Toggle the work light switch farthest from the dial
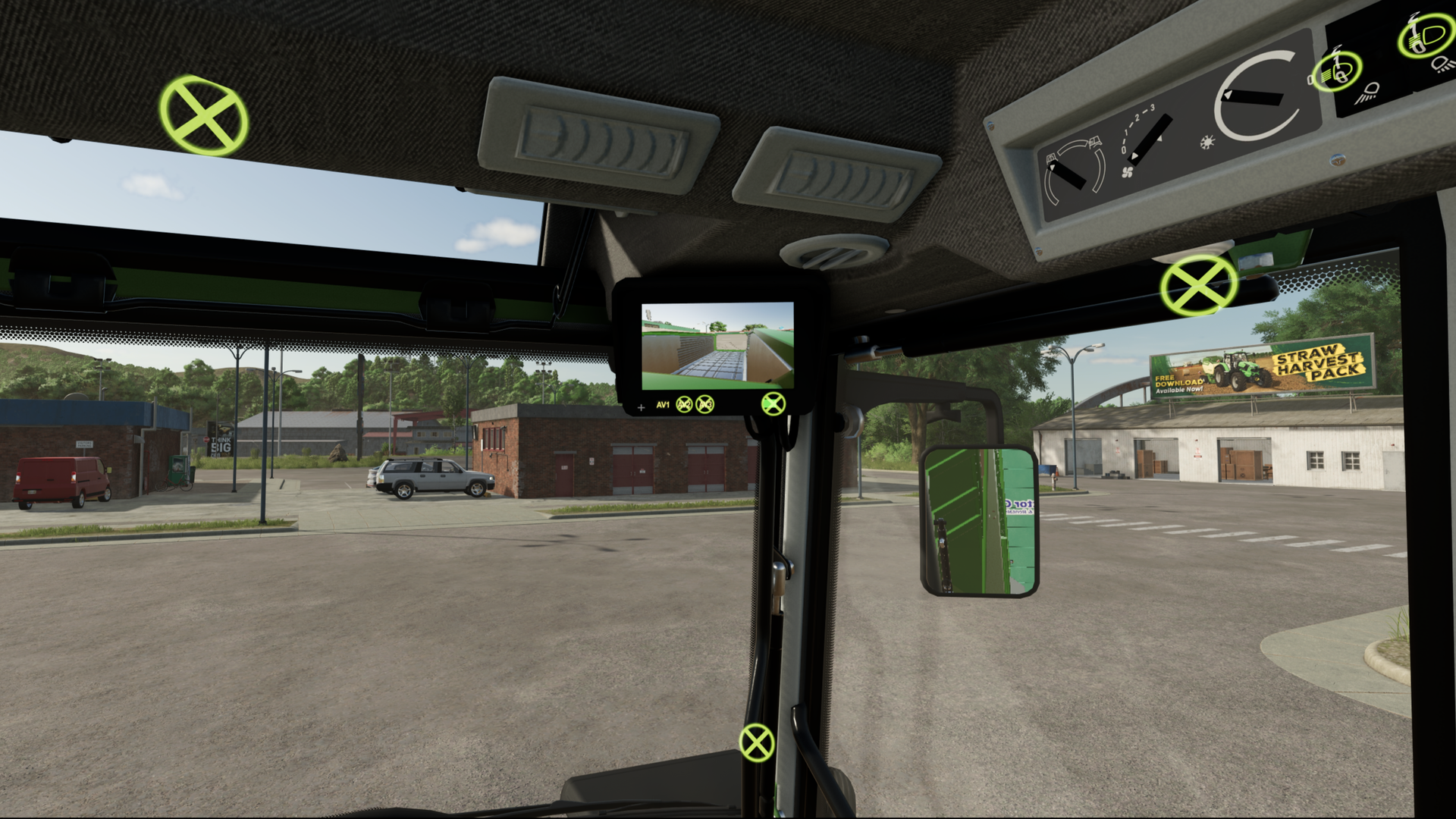This screenshot has height=819, width=1456. click(x=1426, y=34)
